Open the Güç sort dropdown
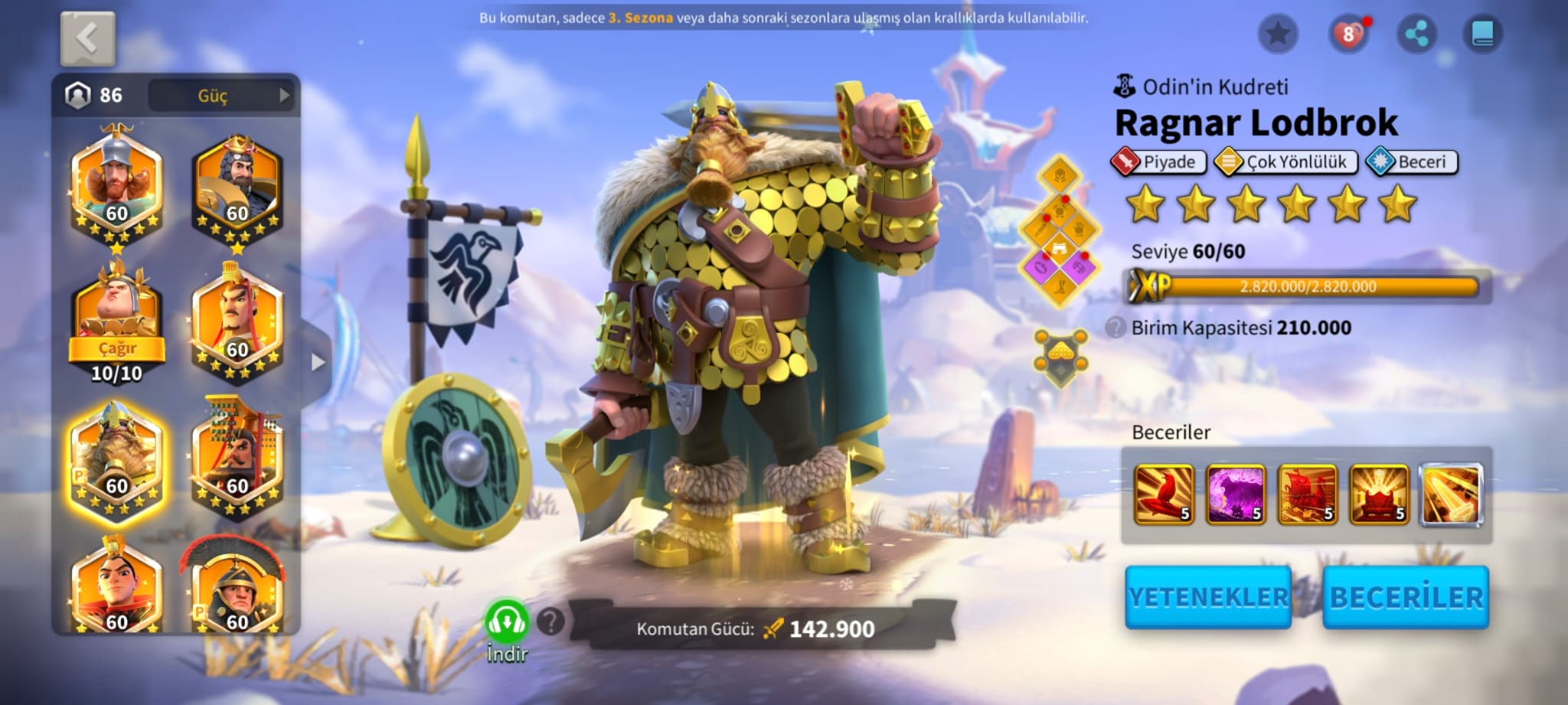 [x=220, y=96]
